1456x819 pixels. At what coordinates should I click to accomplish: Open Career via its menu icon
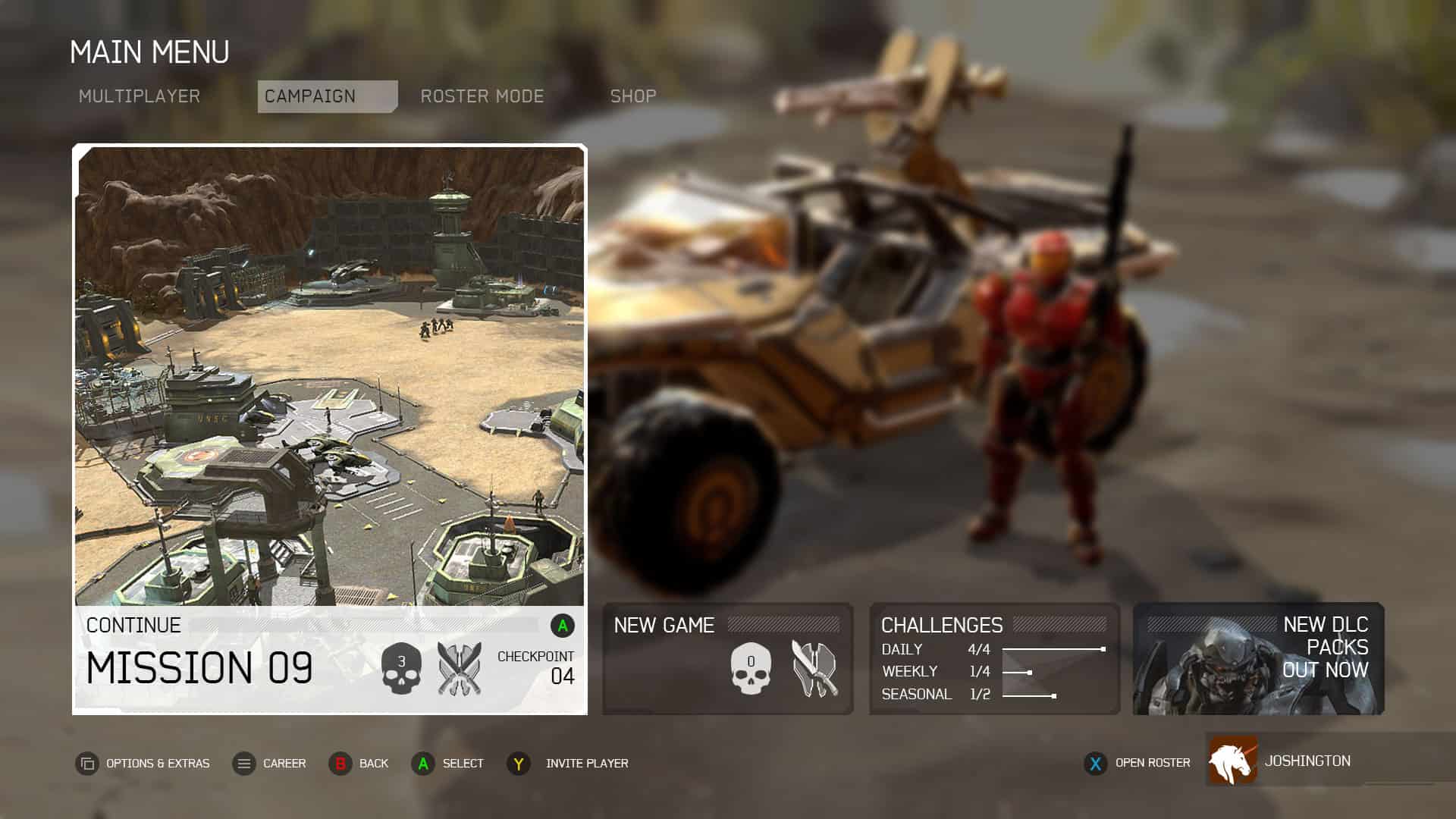tap(243, 764)
